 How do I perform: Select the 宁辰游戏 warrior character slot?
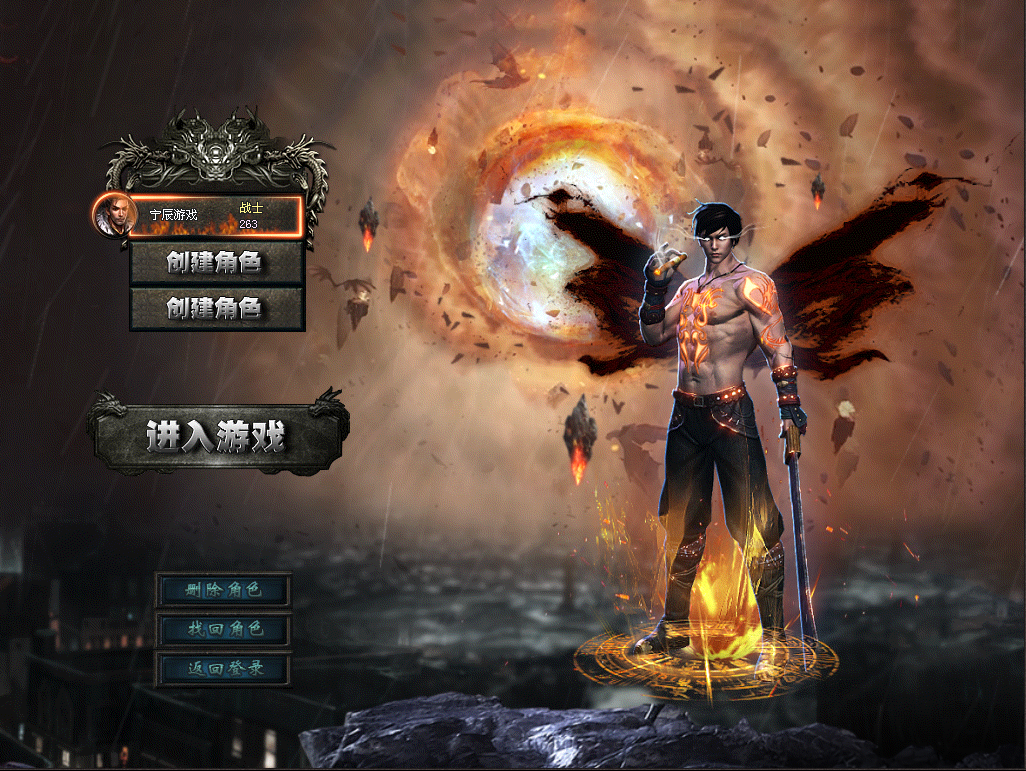(x=215, y=216)
